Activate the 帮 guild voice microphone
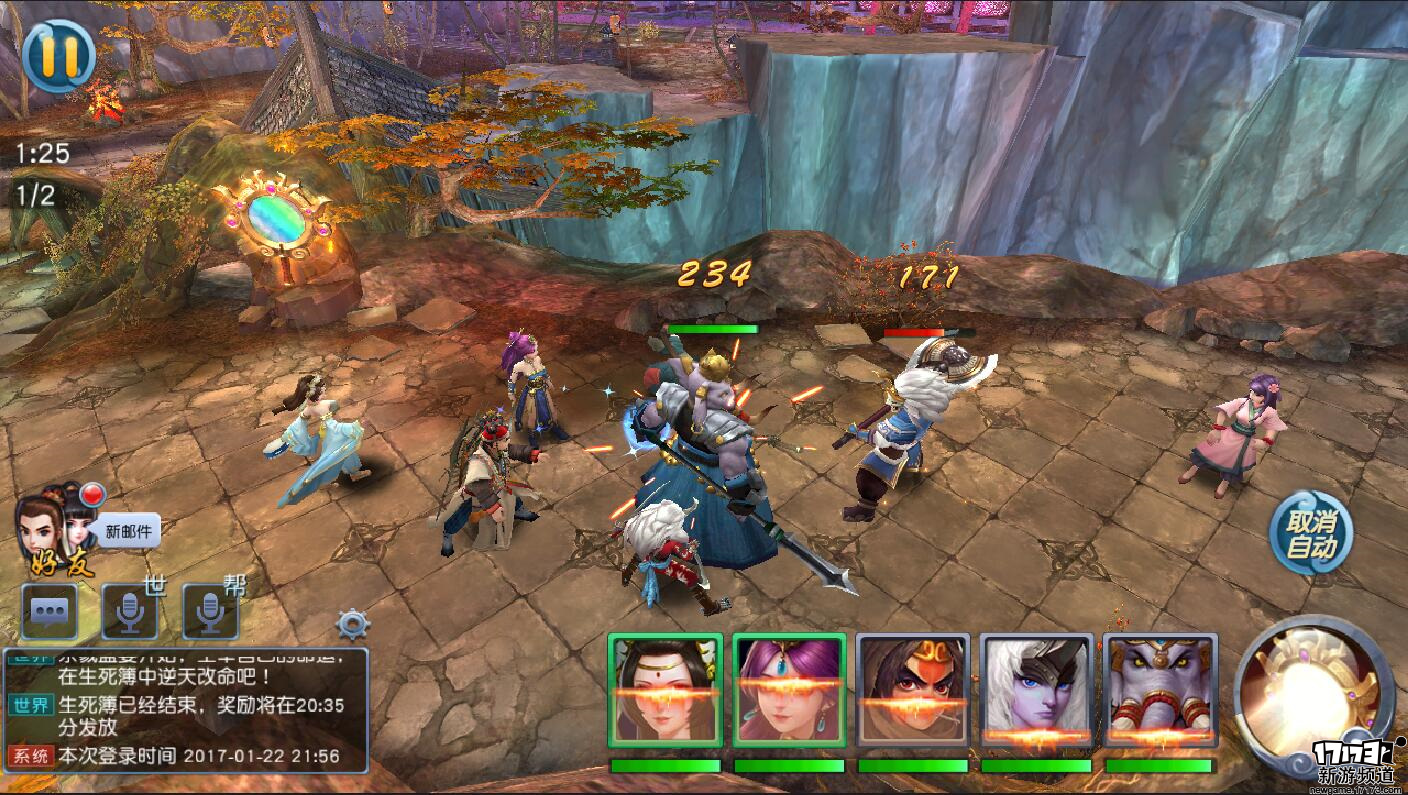The image size is (1408, 795). pyautogui.click(x=210, y=611)
